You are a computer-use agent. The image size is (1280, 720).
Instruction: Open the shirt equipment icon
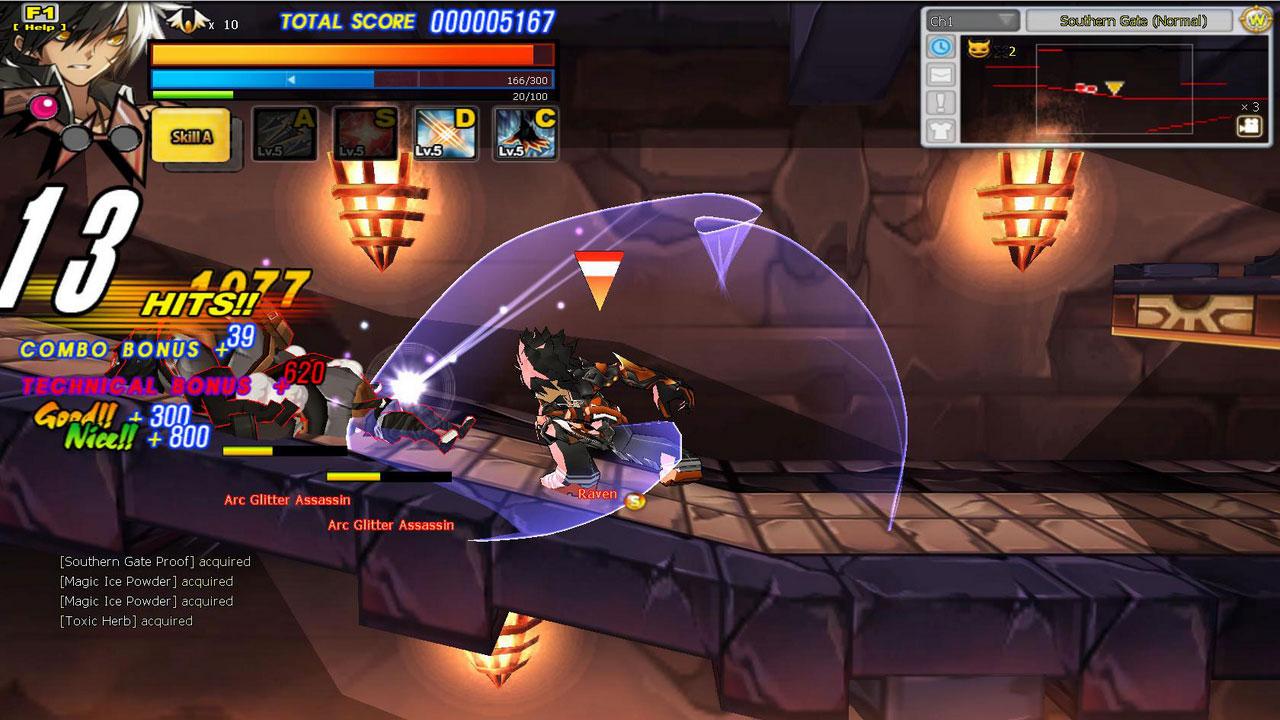[942, 130]
